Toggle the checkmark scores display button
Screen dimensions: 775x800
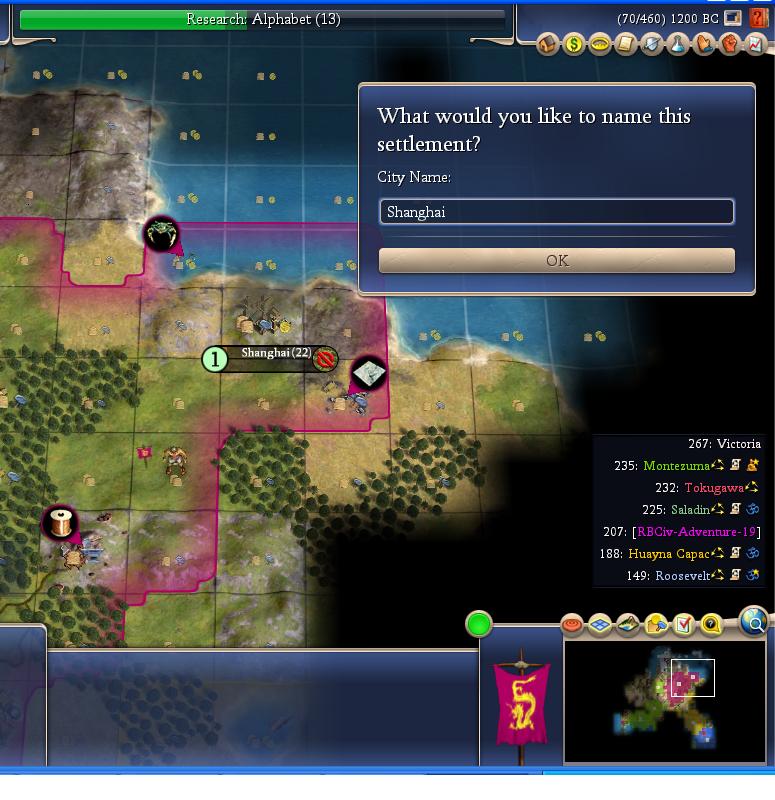pos(684,625)
